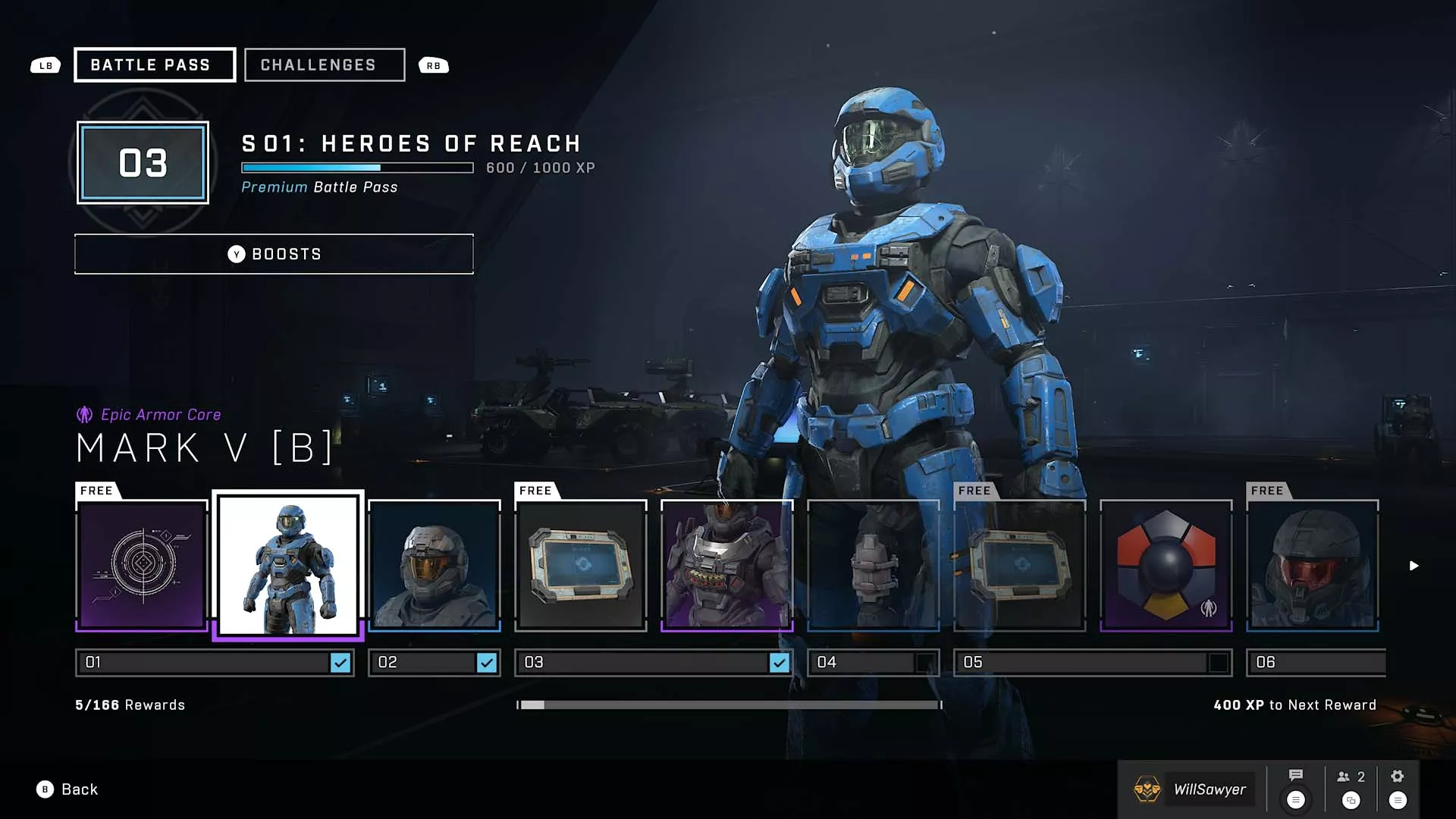Open the menu circle under the settings gear
The height and width of the screenshot is (819, 1456).
pyautogui.click(x=1398, y=799)
